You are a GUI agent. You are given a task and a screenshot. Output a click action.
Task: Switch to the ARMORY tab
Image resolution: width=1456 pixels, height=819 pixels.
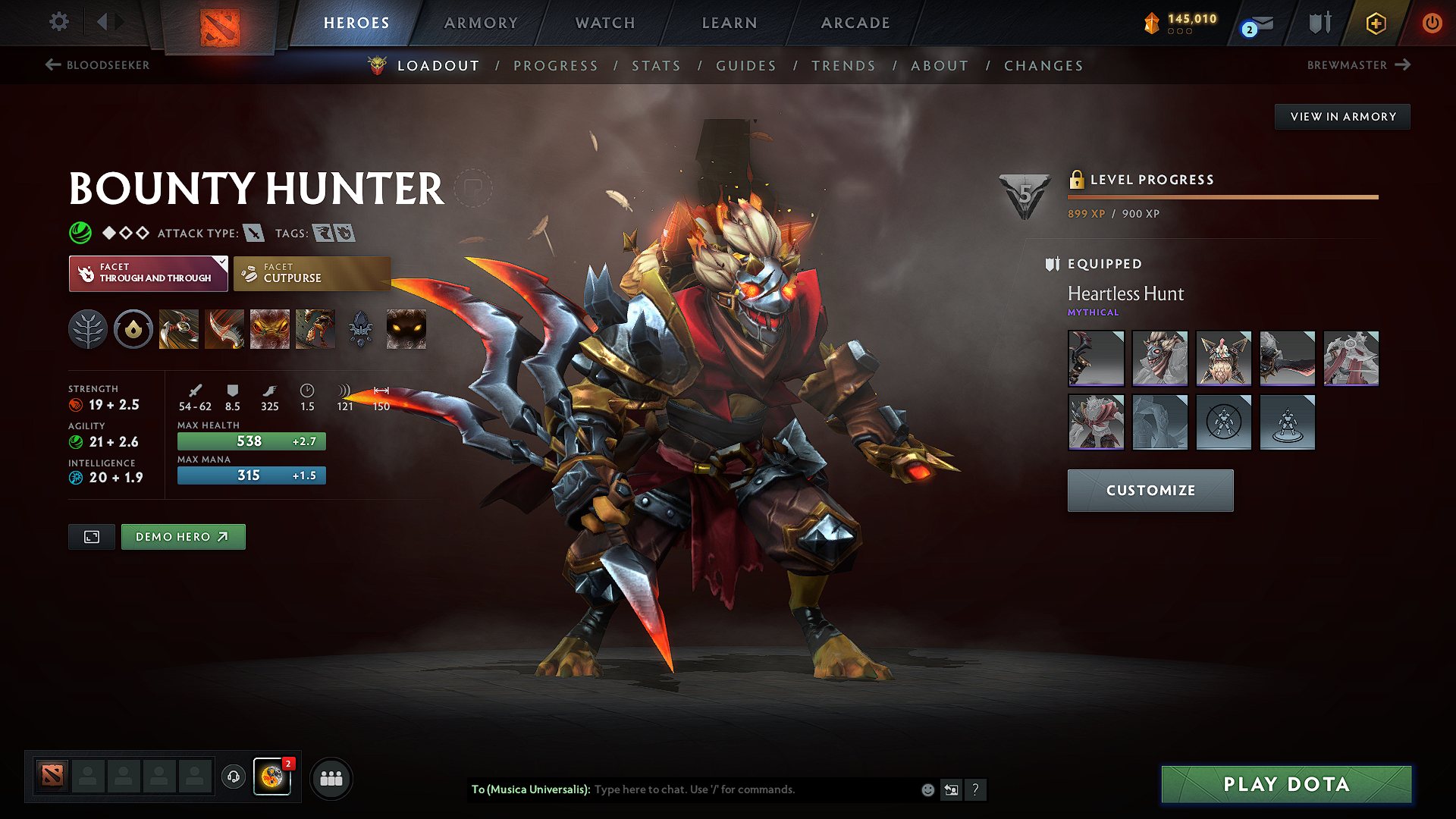(481, 23)
